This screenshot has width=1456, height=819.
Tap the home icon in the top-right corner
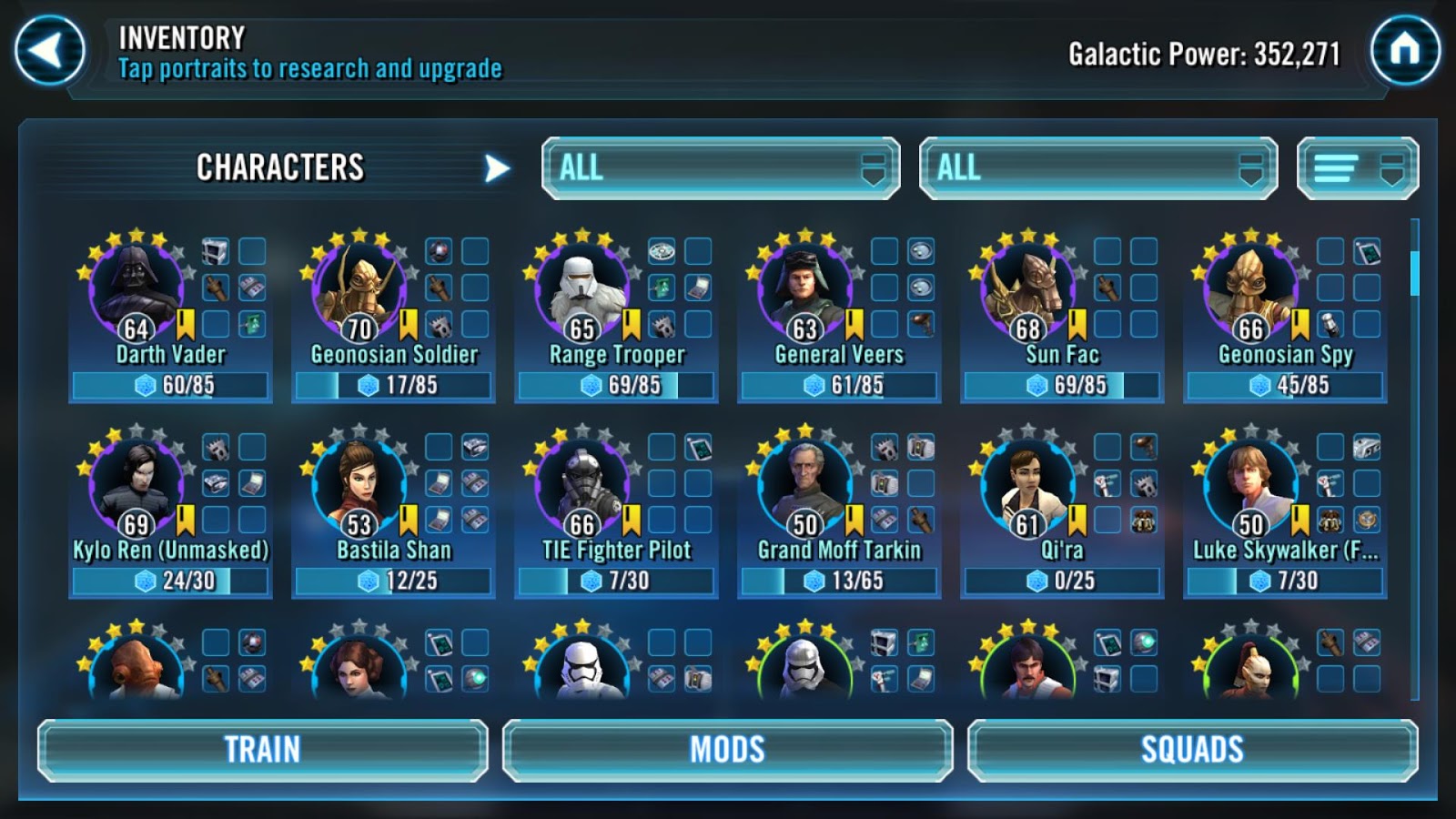(1406, 47)
